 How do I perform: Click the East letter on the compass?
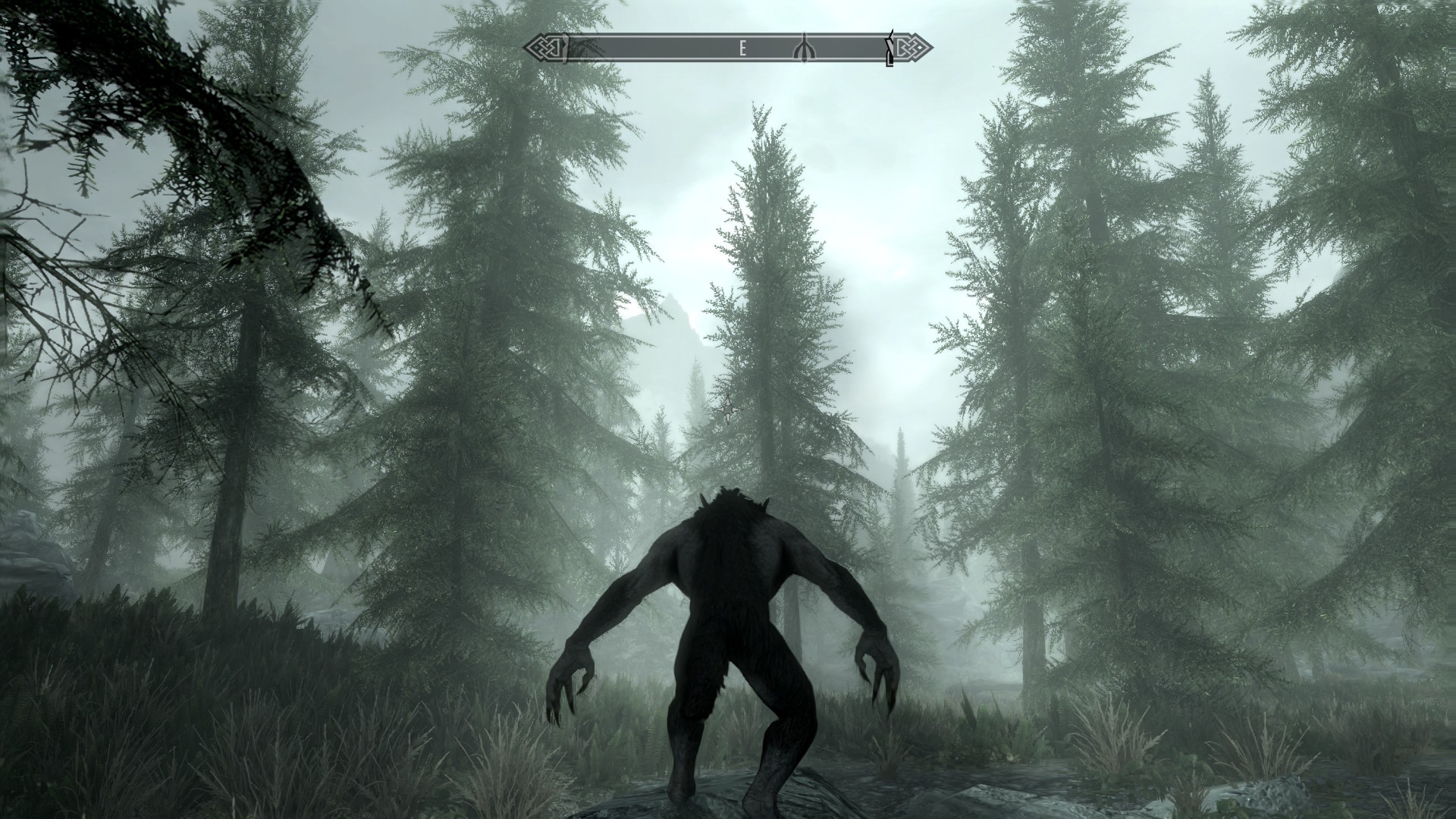(743, 49)
